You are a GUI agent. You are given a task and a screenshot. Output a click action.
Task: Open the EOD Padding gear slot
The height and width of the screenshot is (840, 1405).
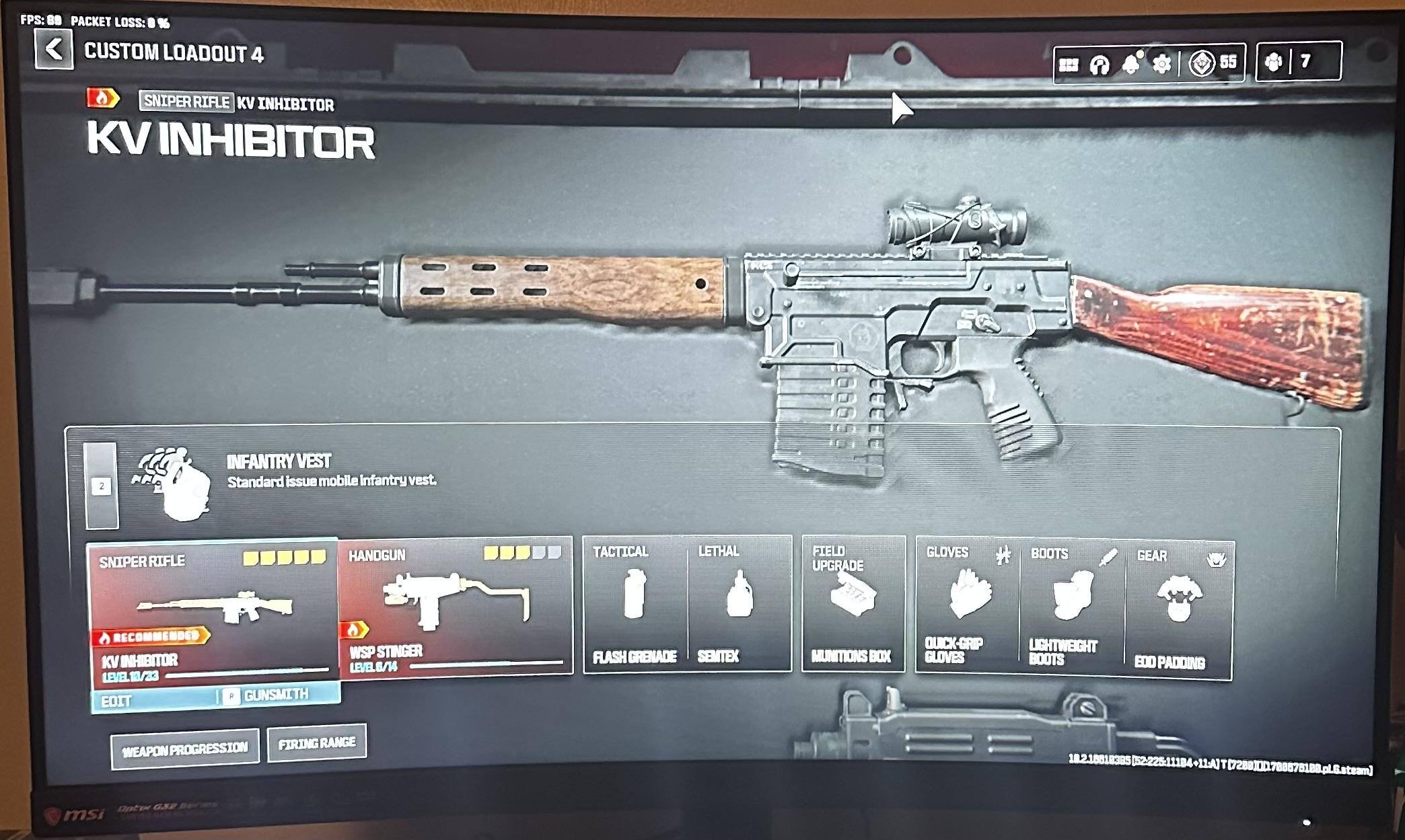(1179, 609)
